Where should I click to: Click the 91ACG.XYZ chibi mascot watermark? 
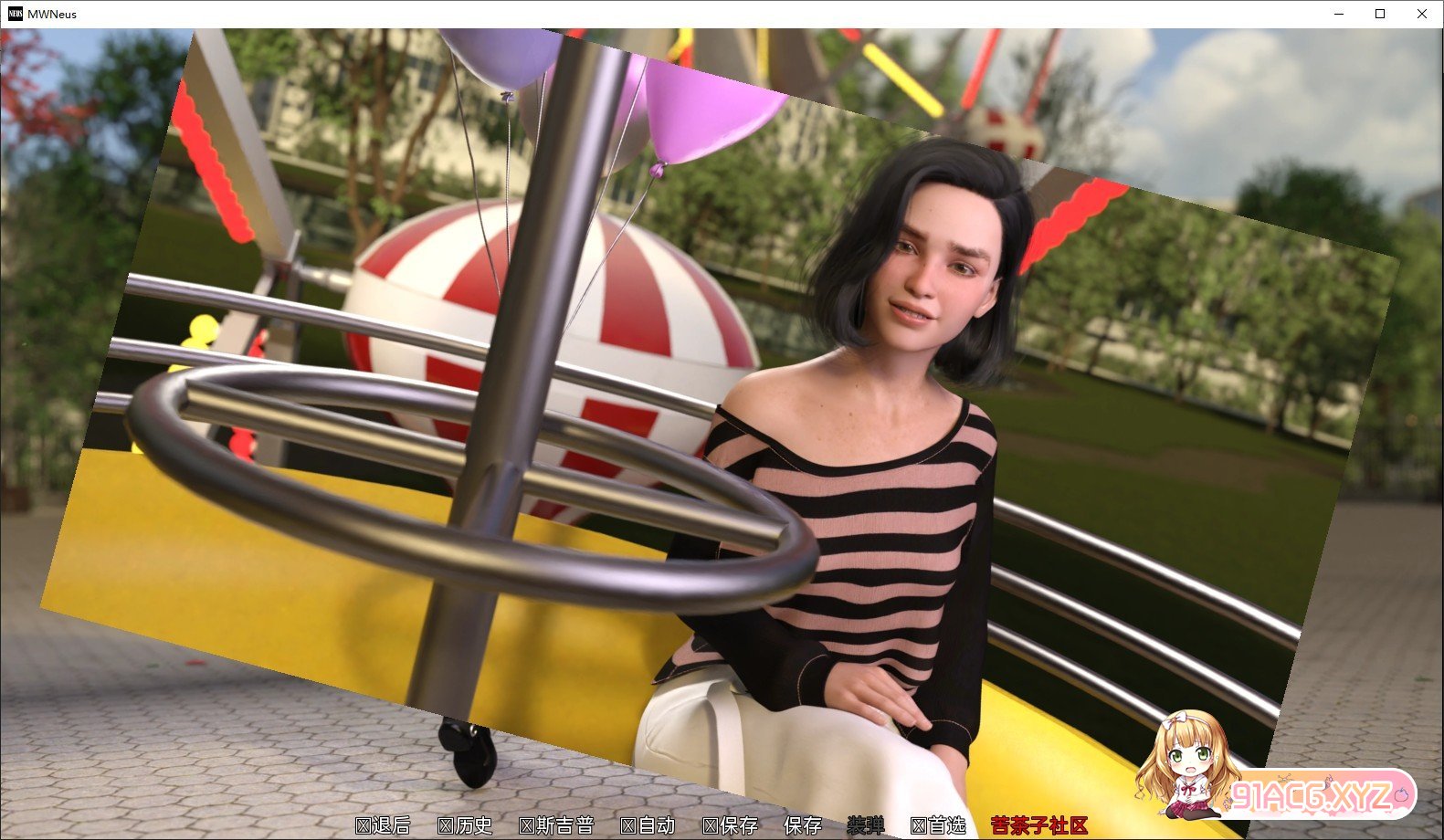tap(1187, 767)
